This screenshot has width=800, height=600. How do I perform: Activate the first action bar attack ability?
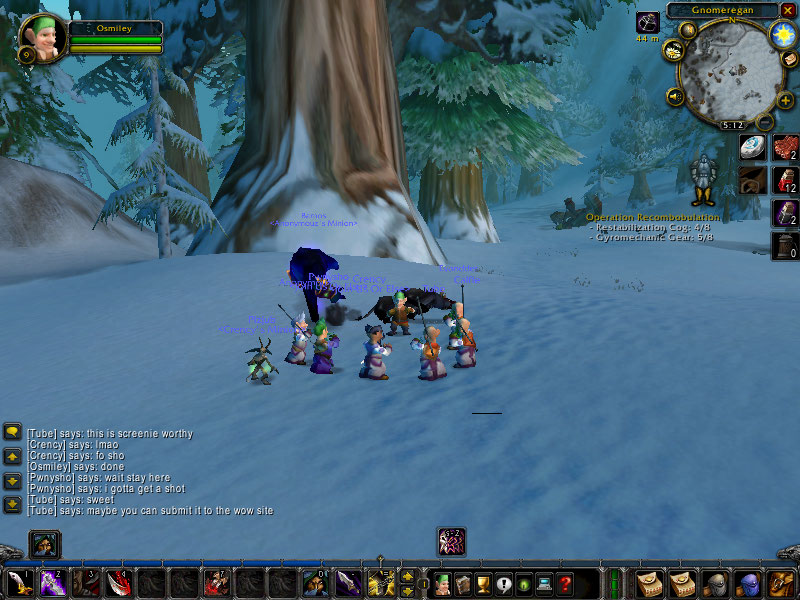[18, 583]
